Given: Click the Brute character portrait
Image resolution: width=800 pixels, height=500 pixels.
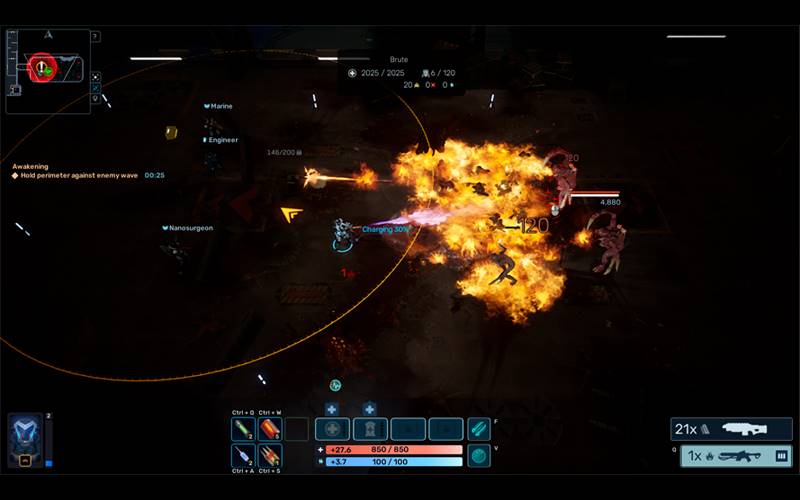Looking at the screenshot, I should point(25,440).
